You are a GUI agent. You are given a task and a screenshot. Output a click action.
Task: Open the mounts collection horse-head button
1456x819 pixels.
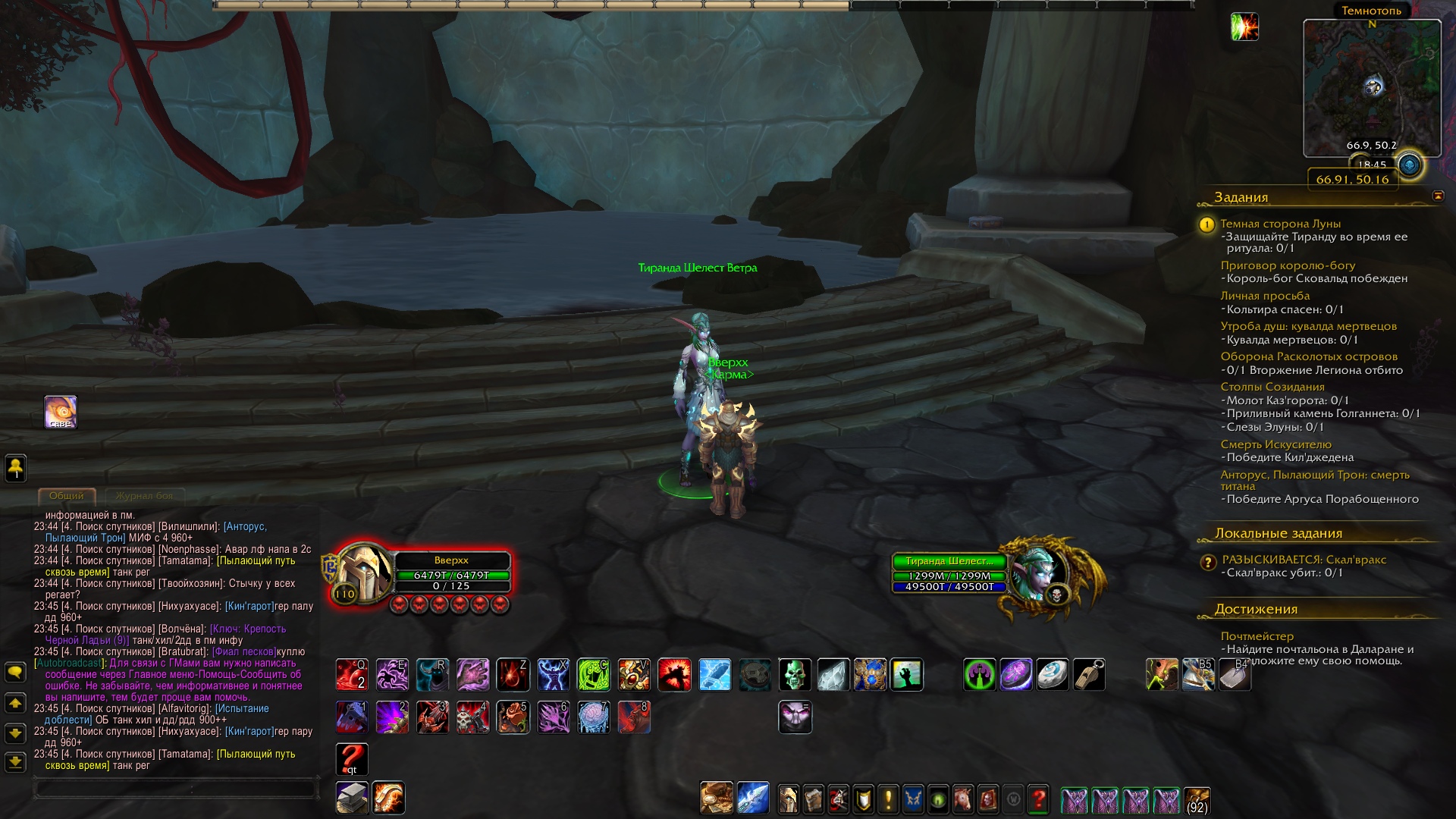(x=962, y=800)
